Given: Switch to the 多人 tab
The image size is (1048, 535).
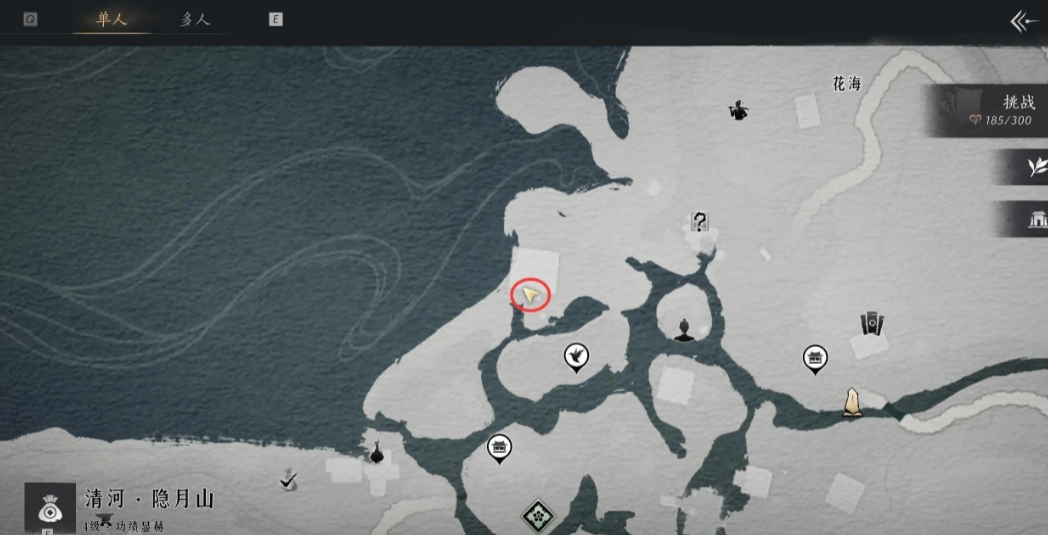Looking at the screenshot, I should (x=195, y=19).
